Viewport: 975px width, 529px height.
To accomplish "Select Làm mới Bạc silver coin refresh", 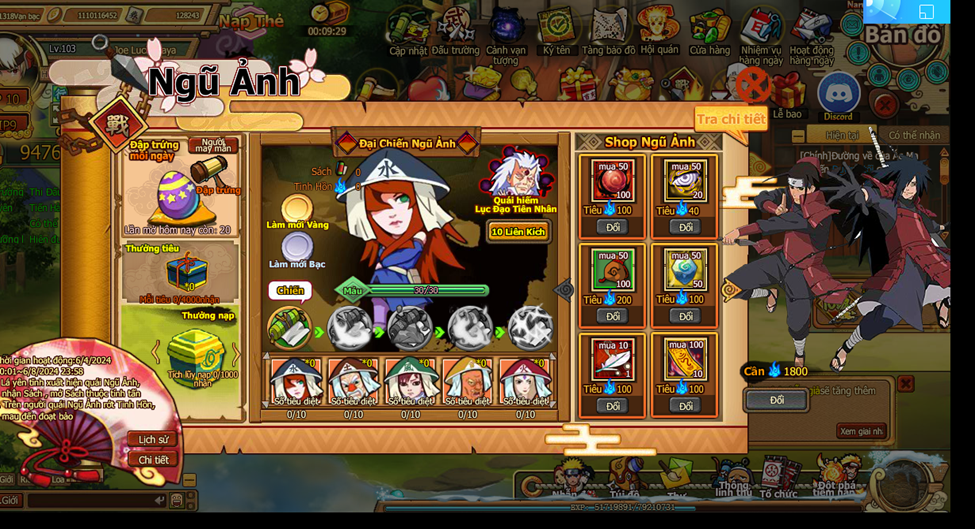I will point(297,247).
